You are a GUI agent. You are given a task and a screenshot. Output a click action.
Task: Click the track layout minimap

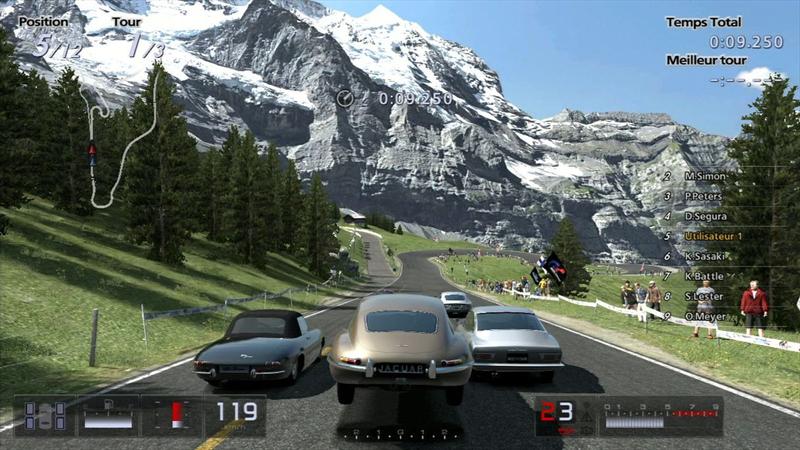(122, 140)
